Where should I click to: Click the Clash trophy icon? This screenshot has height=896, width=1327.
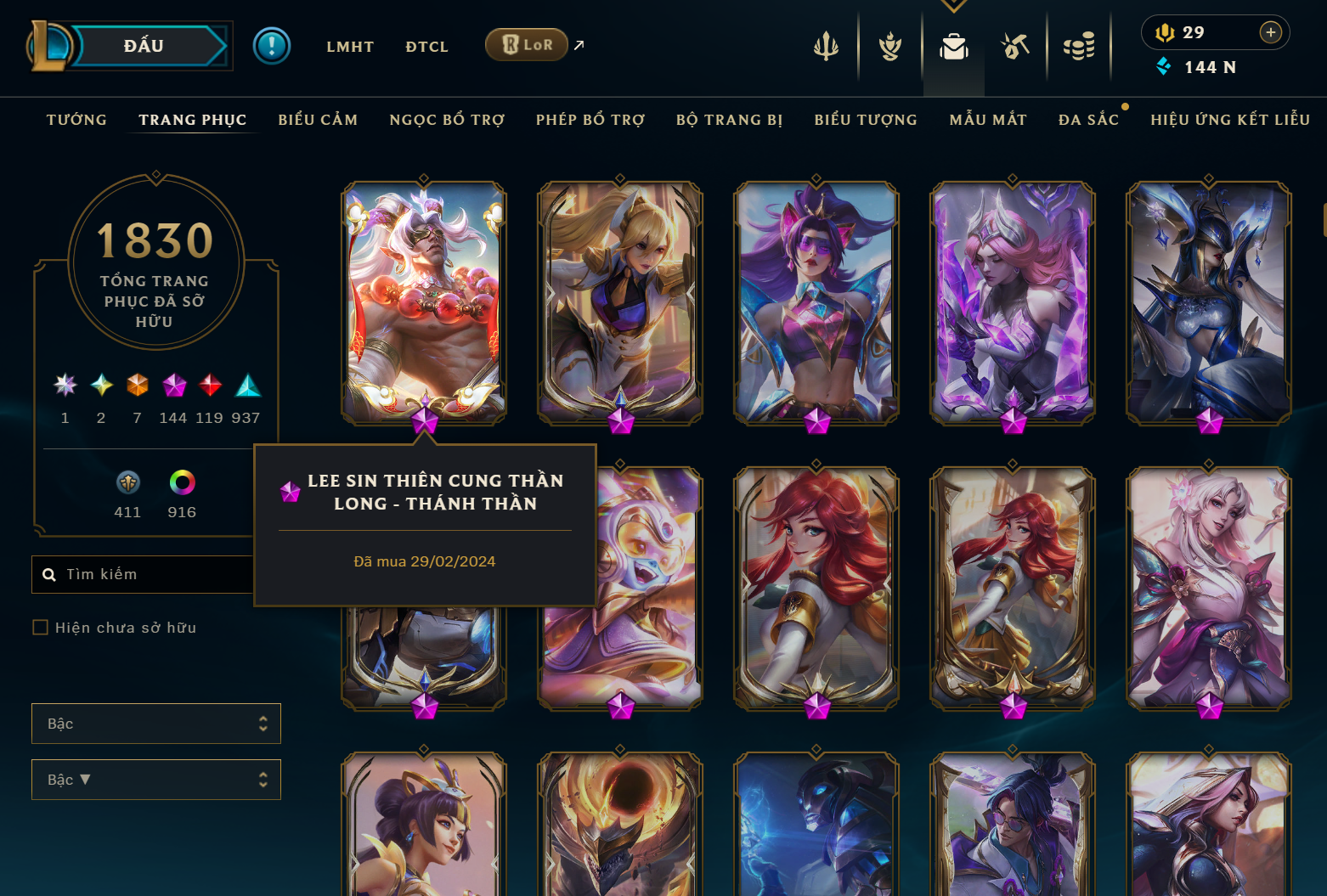(889, 47)
